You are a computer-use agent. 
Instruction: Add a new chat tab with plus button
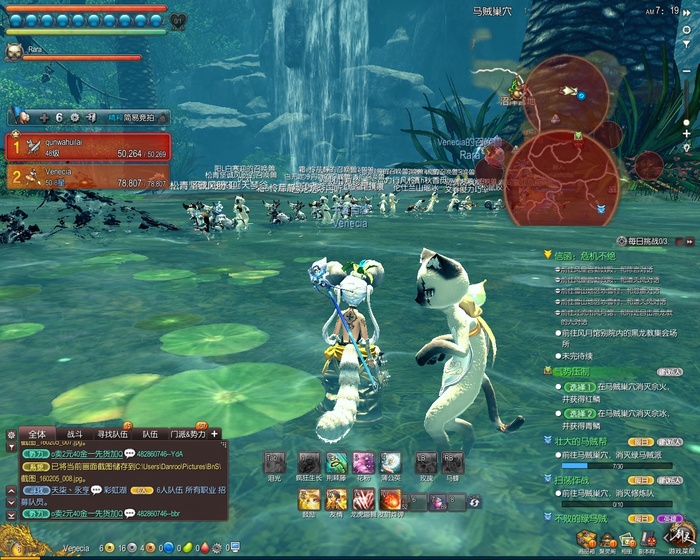tap(213, 434)
